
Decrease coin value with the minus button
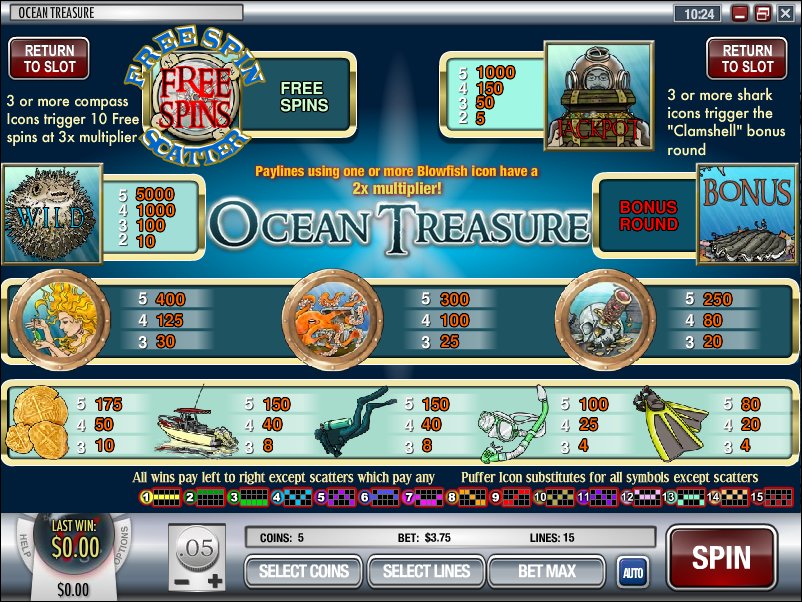182,579
